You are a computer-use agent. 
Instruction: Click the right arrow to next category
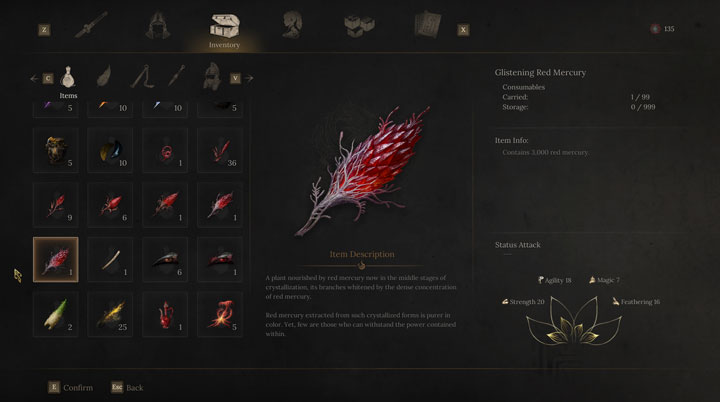point(249,77)
